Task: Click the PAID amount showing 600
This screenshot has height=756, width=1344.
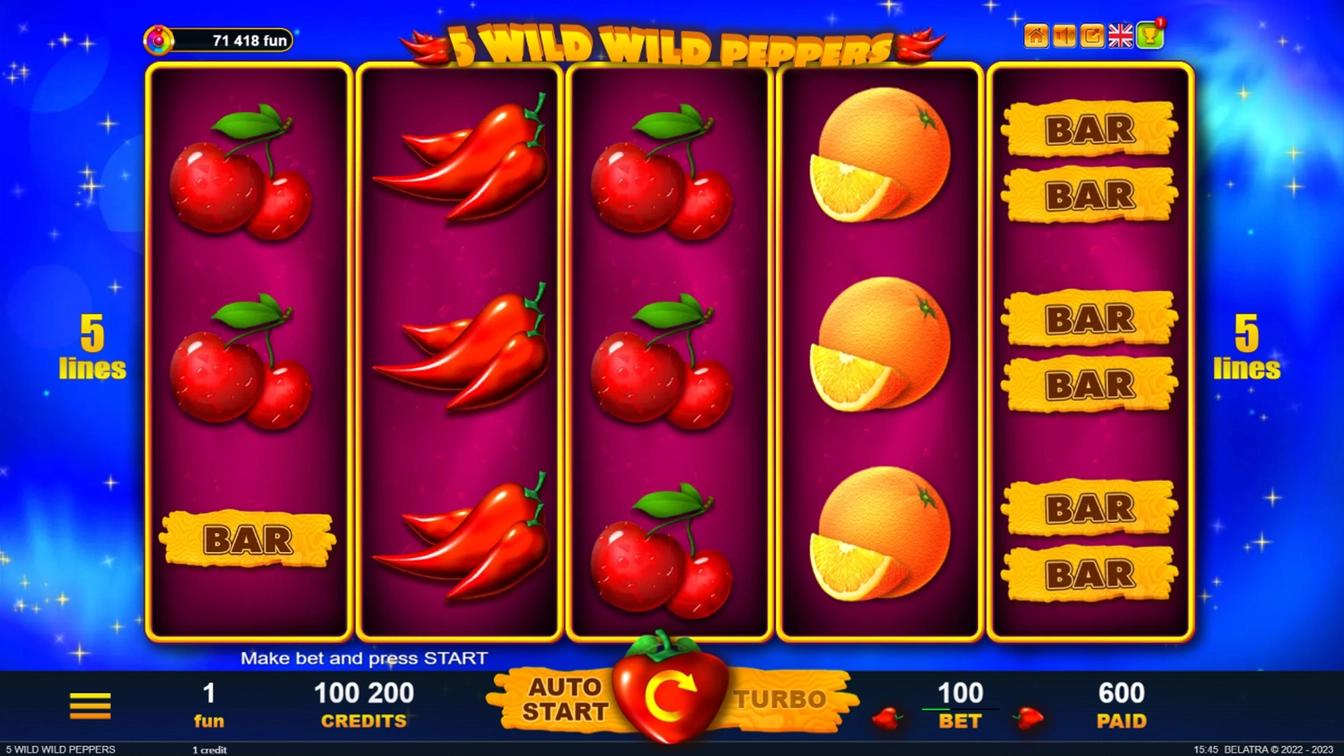Action: pyautogui.click(x=1122, y=693)
